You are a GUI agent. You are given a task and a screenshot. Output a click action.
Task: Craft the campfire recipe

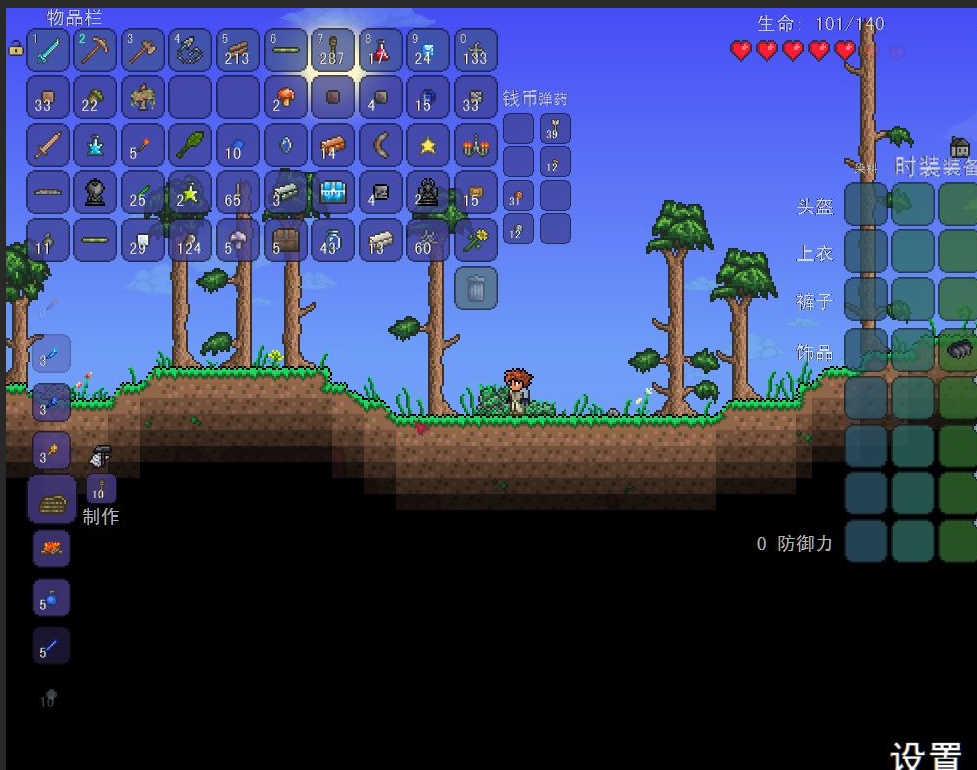tap(51, 548)
